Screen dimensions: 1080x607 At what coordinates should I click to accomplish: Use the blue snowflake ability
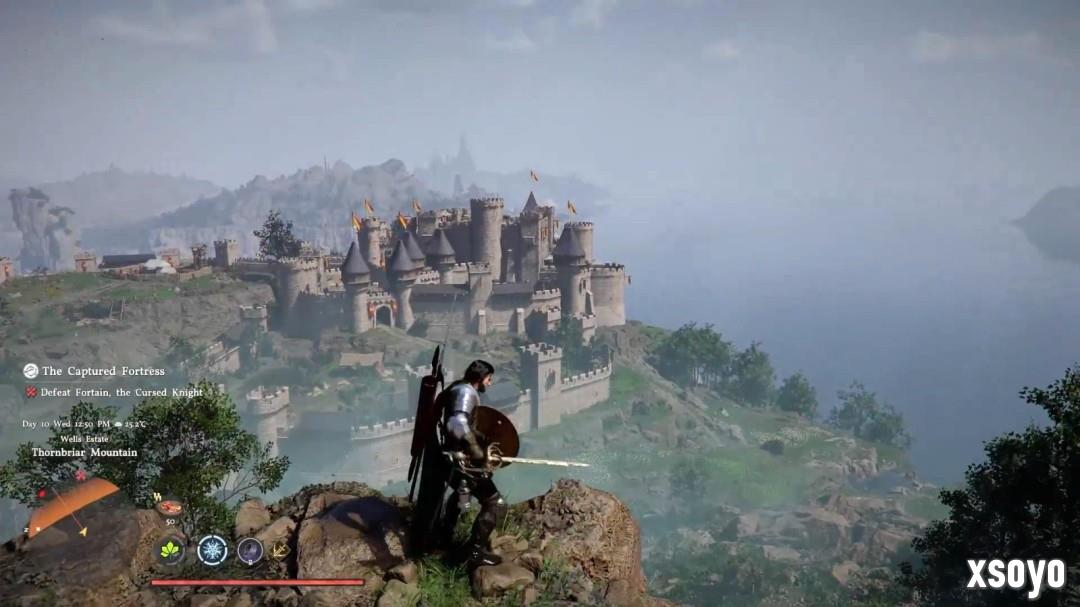tap(212, 549)
